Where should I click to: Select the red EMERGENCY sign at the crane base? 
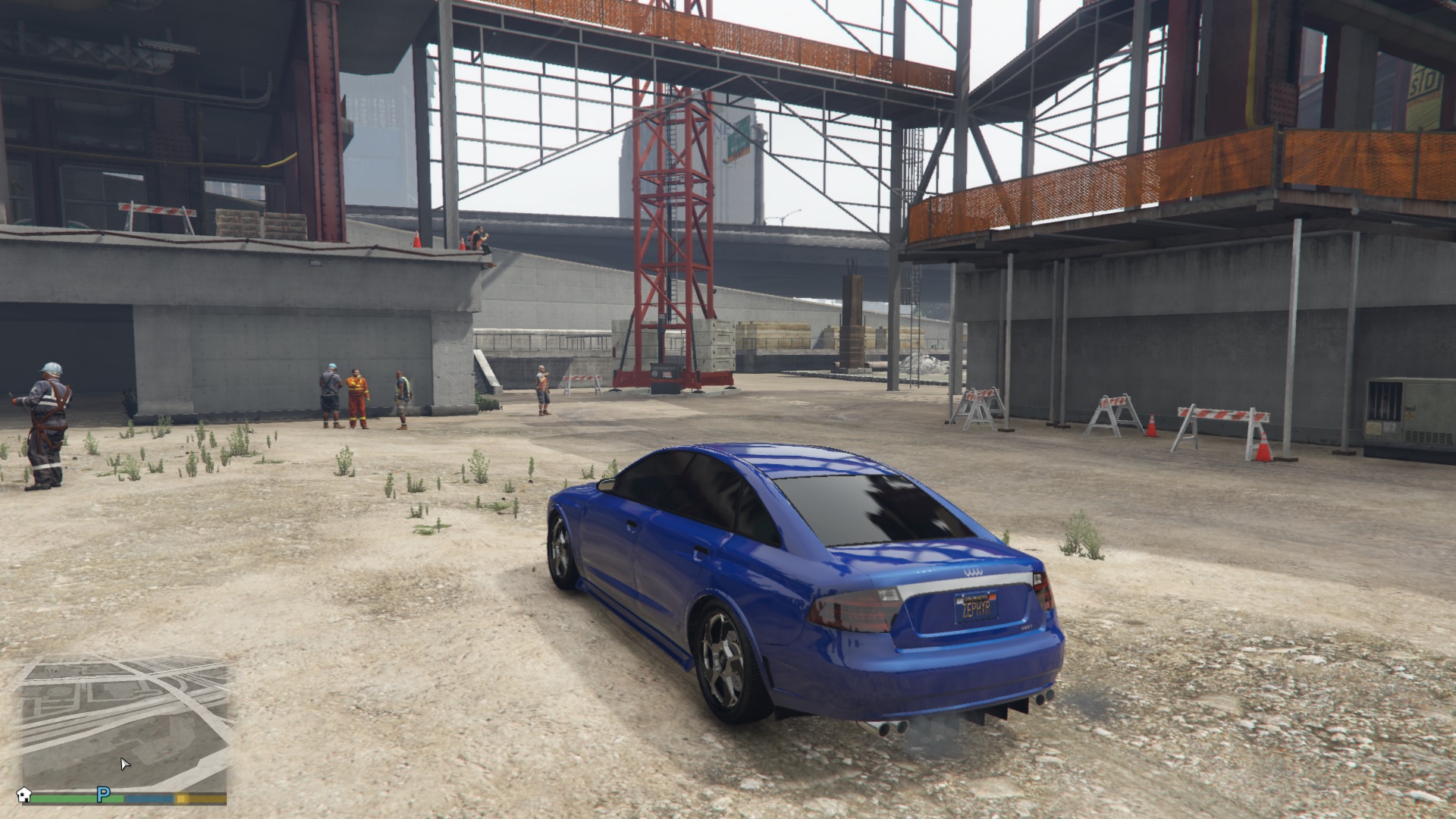click(666, 374)
